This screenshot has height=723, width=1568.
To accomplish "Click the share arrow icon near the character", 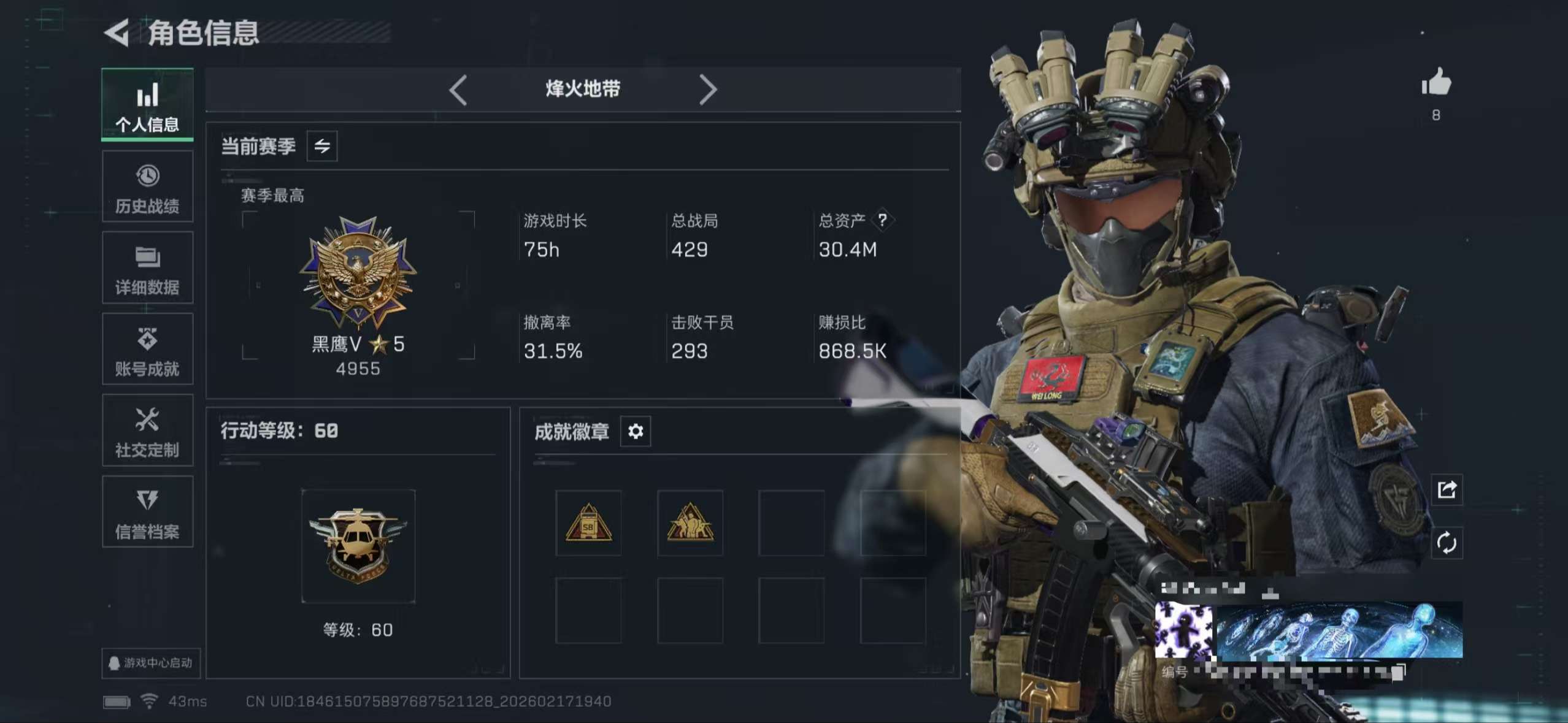I will [x=1447, y=489].
